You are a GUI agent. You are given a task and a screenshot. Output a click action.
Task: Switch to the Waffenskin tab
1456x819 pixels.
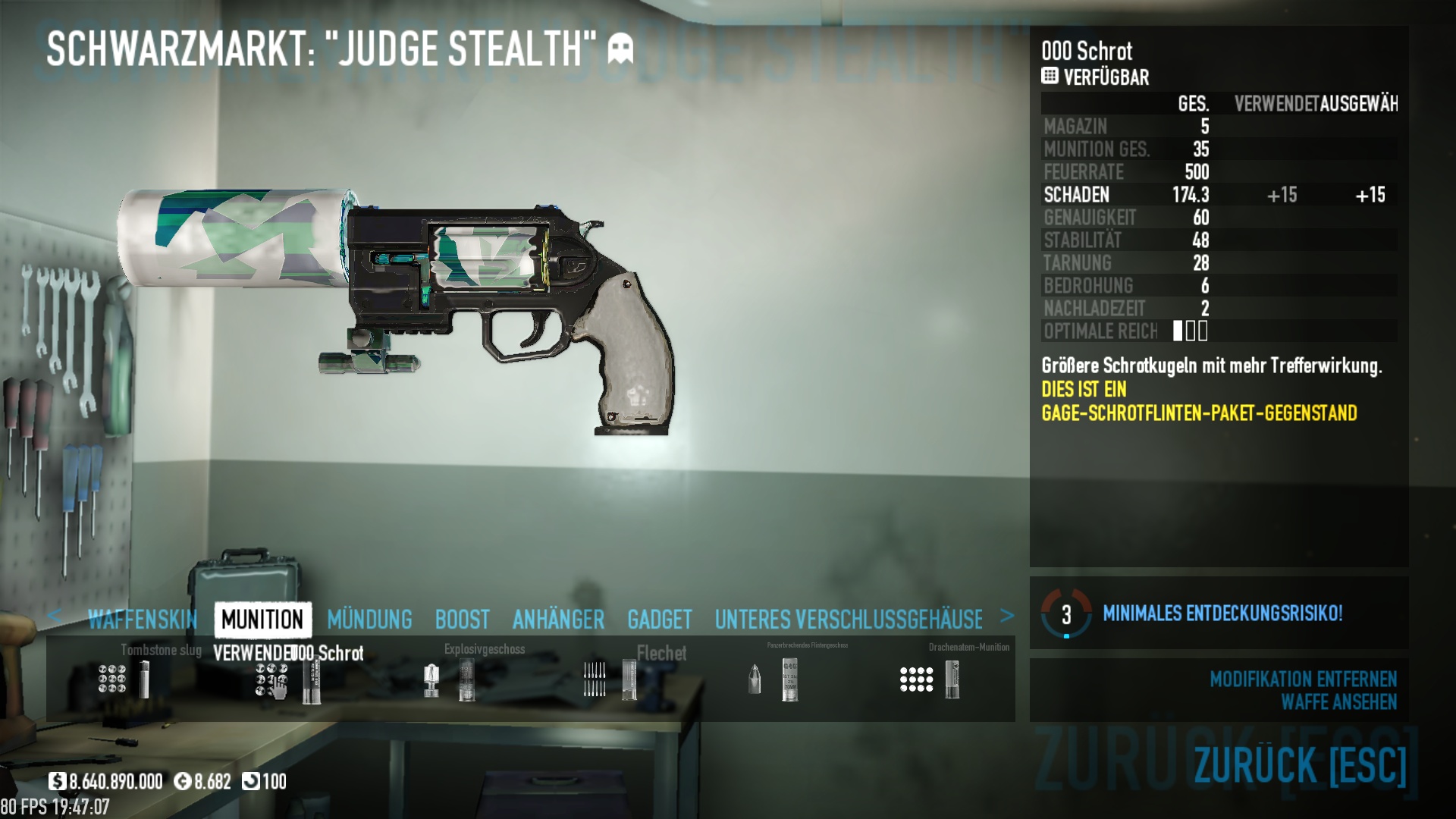click(143, 620)
